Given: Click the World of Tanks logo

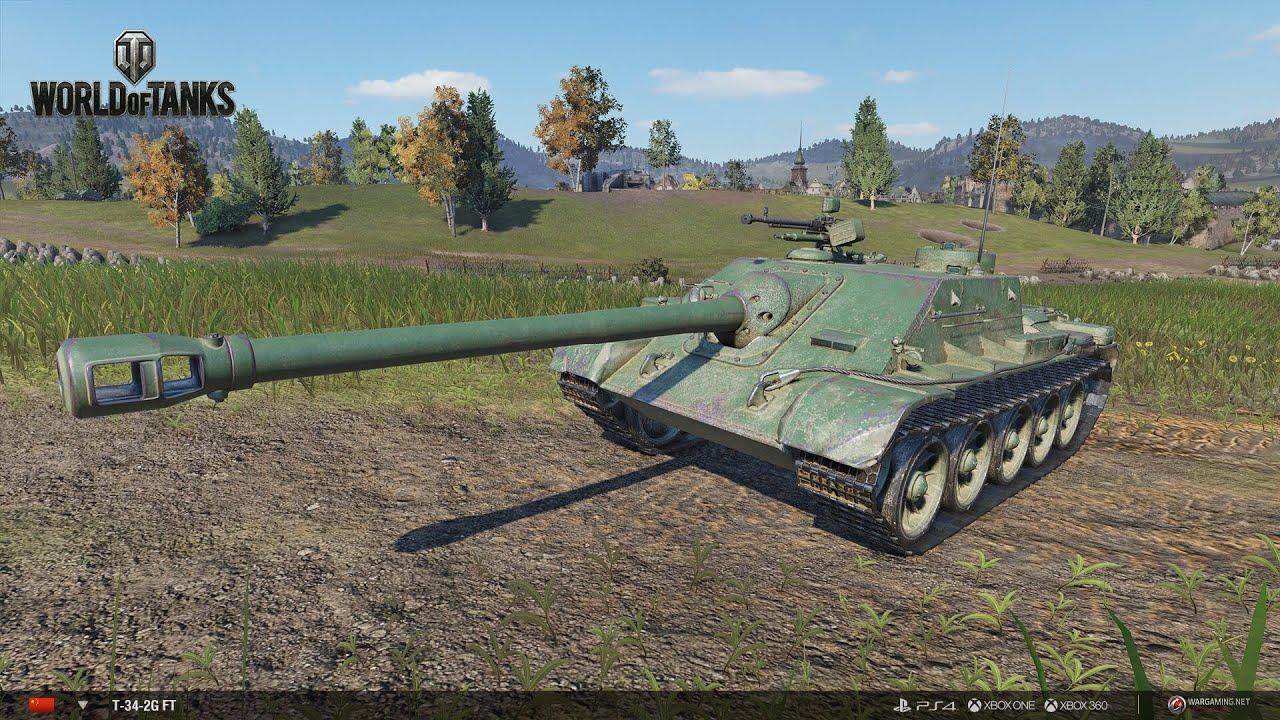Looking at the screenshot, I should [x=132, y=74].
